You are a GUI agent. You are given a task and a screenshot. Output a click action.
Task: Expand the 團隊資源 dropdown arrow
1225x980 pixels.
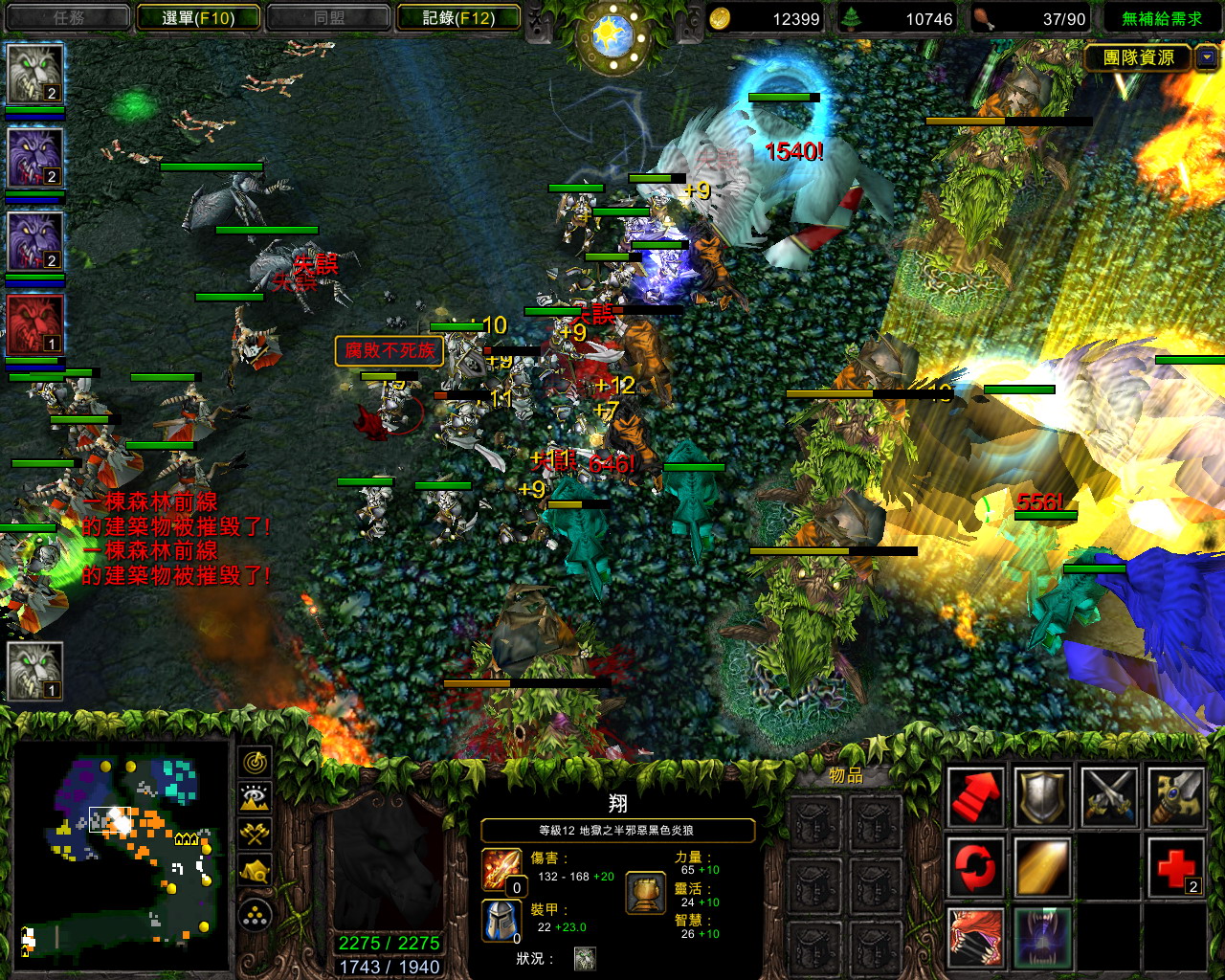[x=1207, y=57]
